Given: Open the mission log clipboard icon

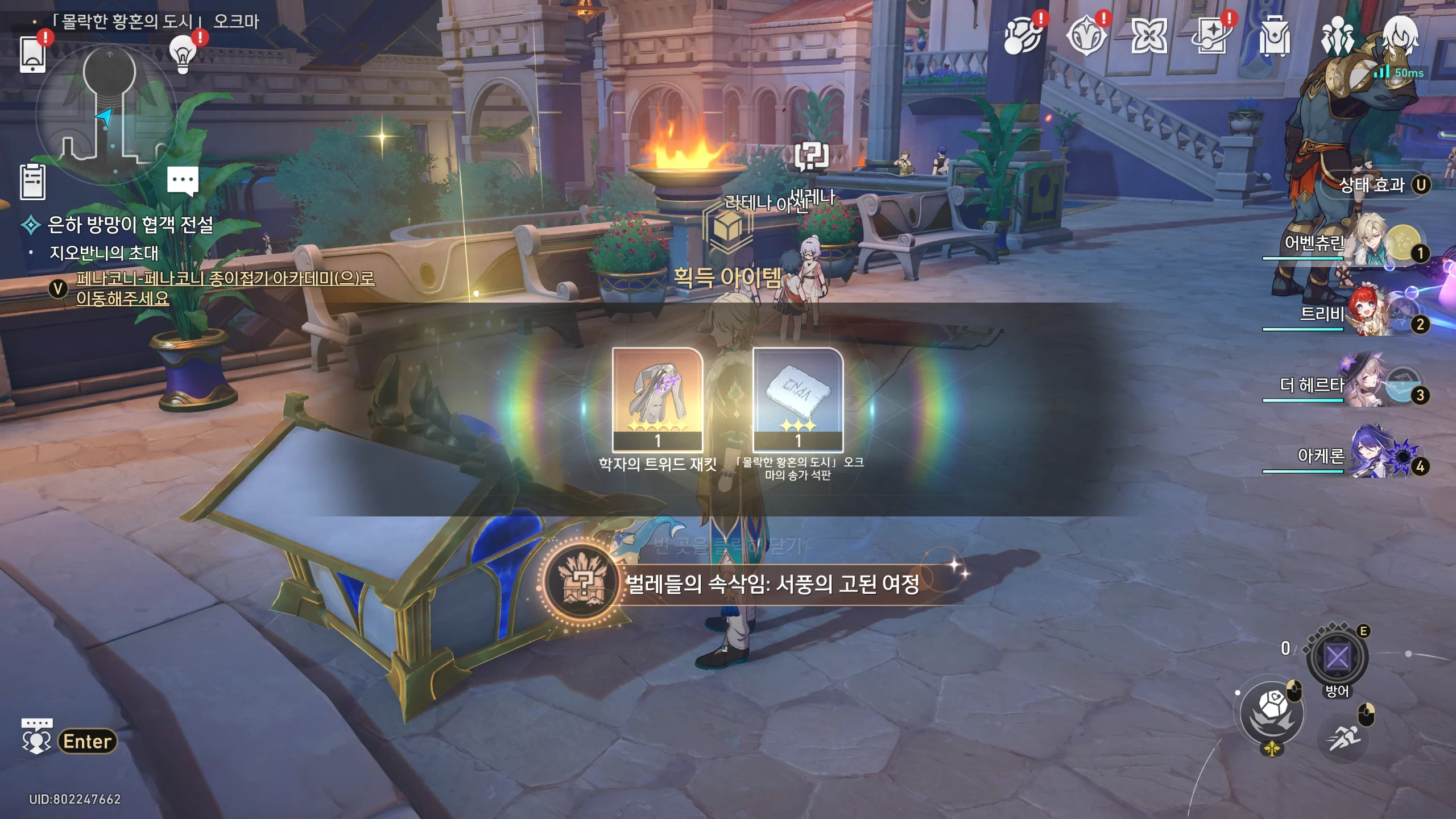Looking at the screenshot, I should coord(32,182).
